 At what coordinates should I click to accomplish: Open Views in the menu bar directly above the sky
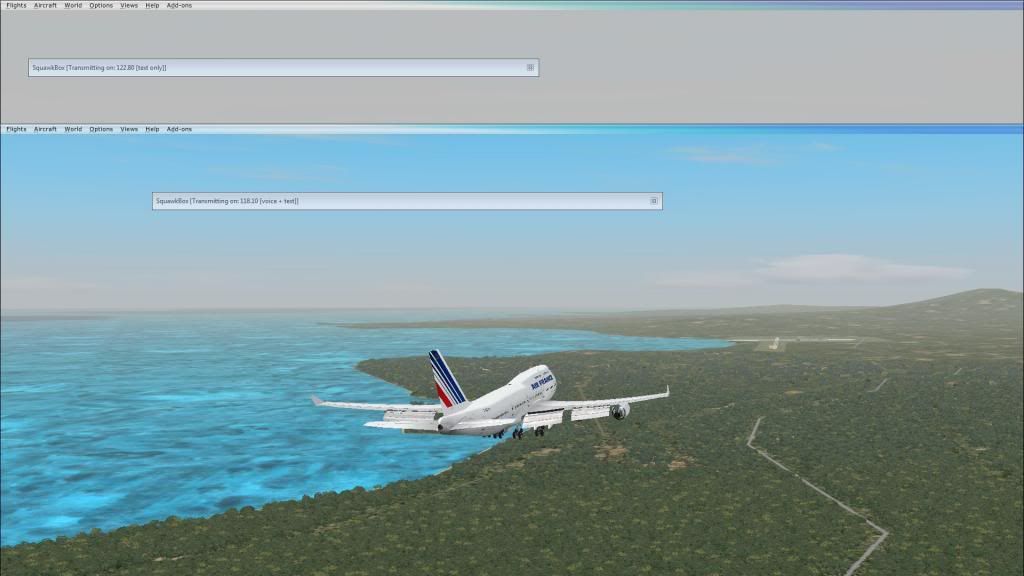pyautogui.click(x=129, y=129)
